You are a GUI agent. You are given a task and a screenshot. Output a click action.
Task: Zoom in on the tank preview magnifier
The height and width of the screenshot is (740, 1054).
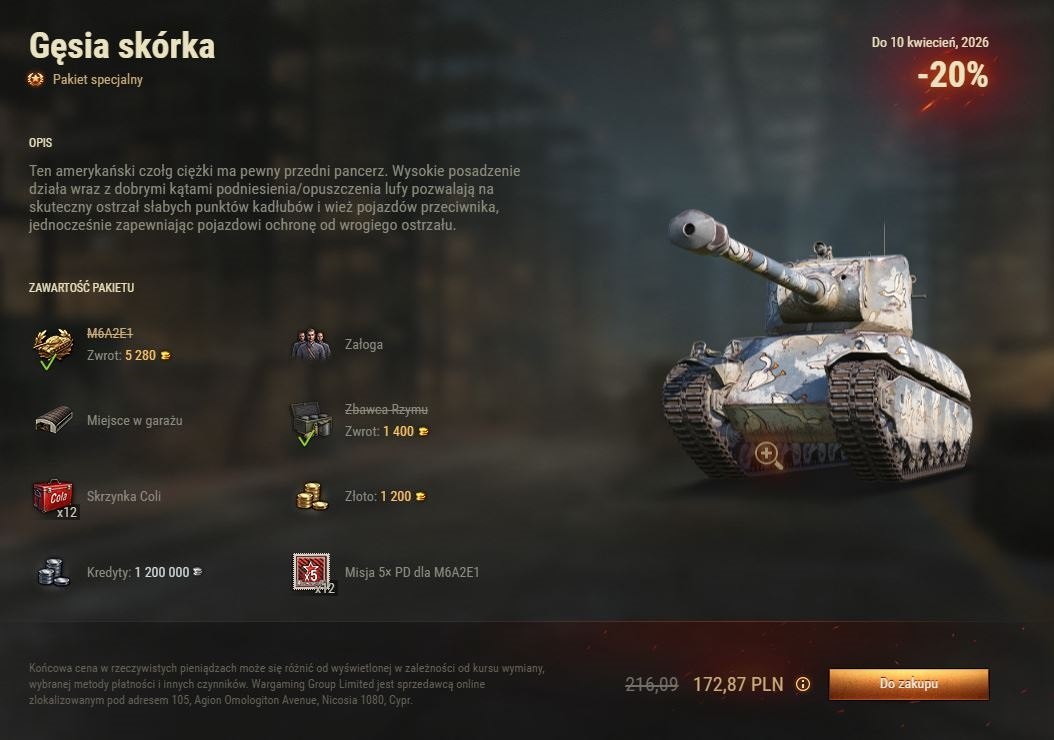click(x=768, y=455)
